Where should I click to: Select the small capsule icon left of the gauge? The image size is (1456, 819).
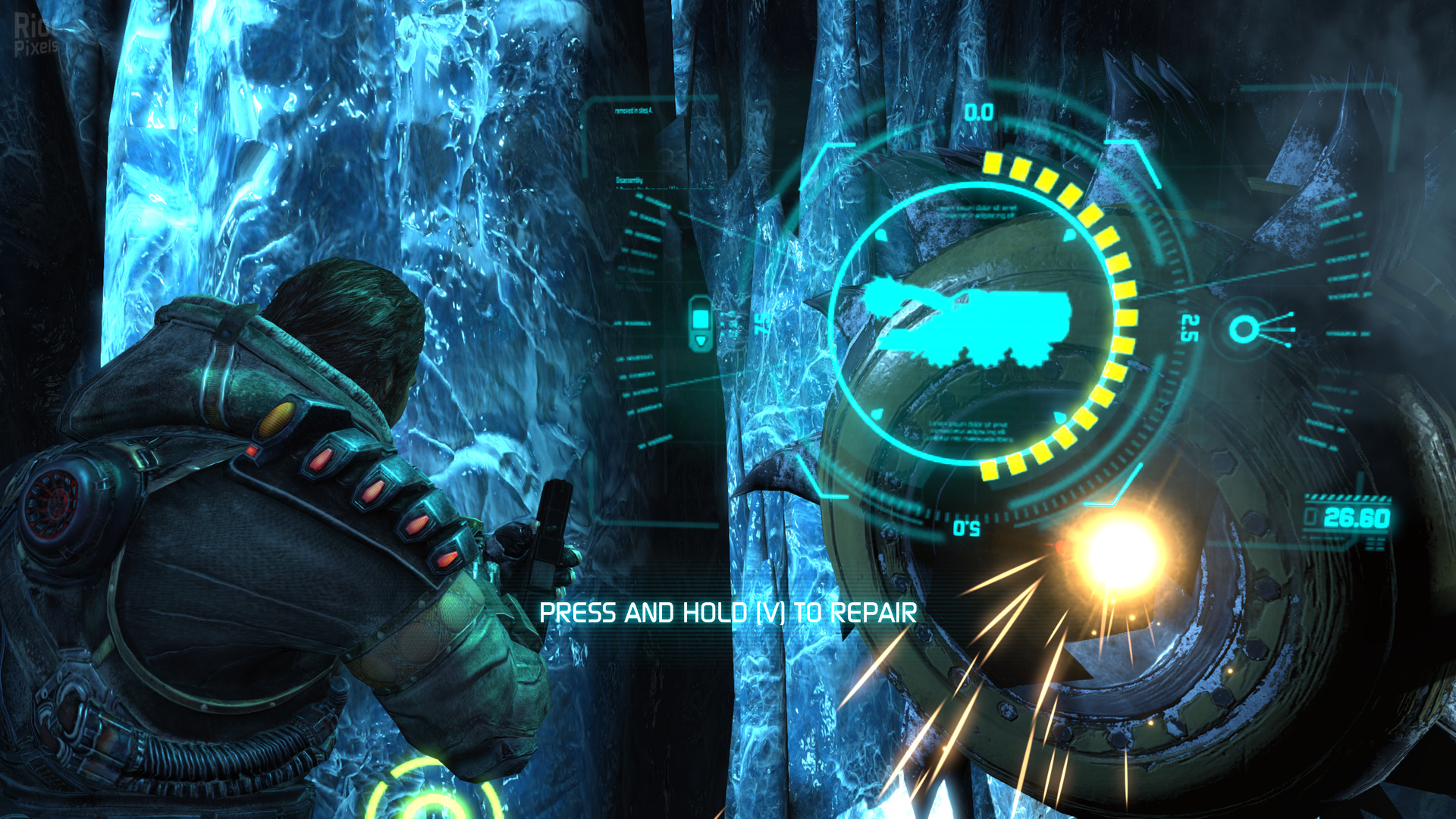coord(700,323)
